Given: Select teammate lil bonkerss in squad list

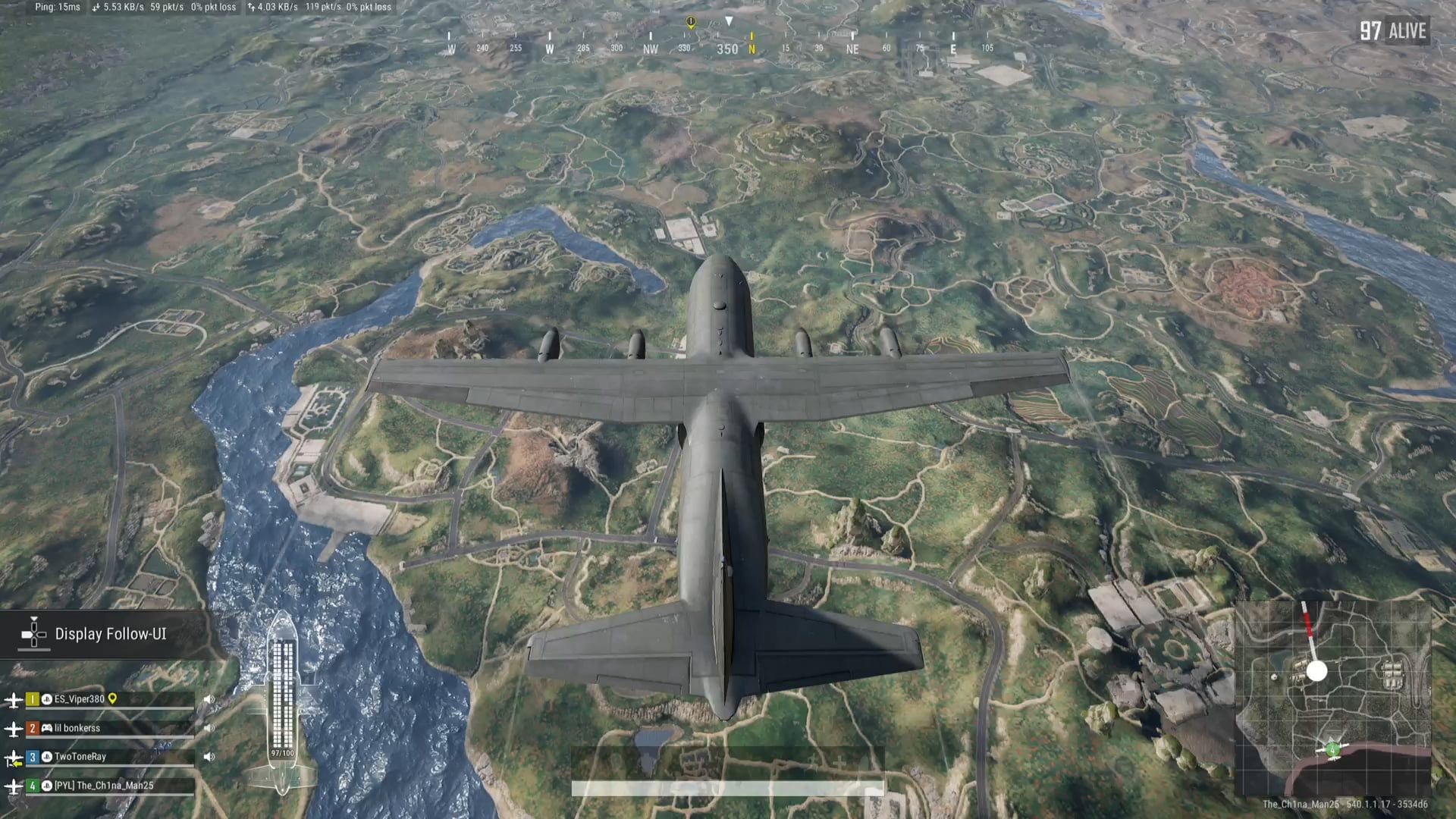Looking at the screenshot, I should [77, 728].
